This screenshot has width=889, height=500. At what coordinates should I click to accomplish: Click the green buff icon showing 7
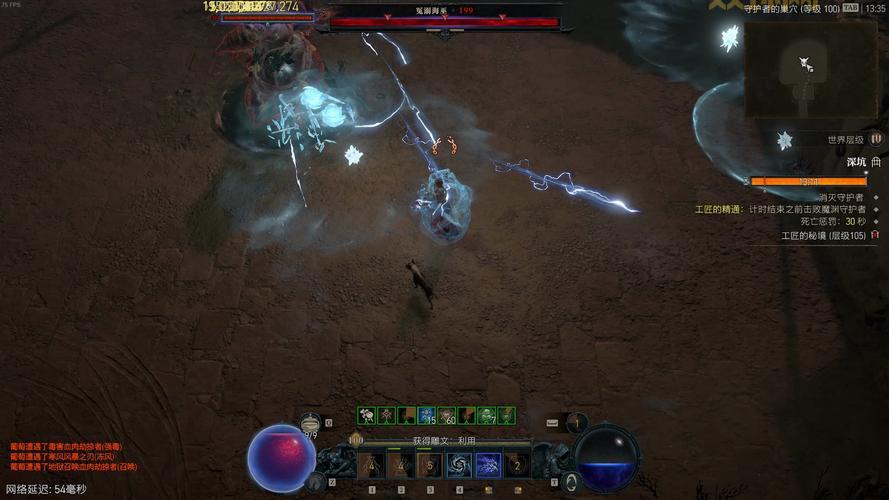(x=487, y=415)
